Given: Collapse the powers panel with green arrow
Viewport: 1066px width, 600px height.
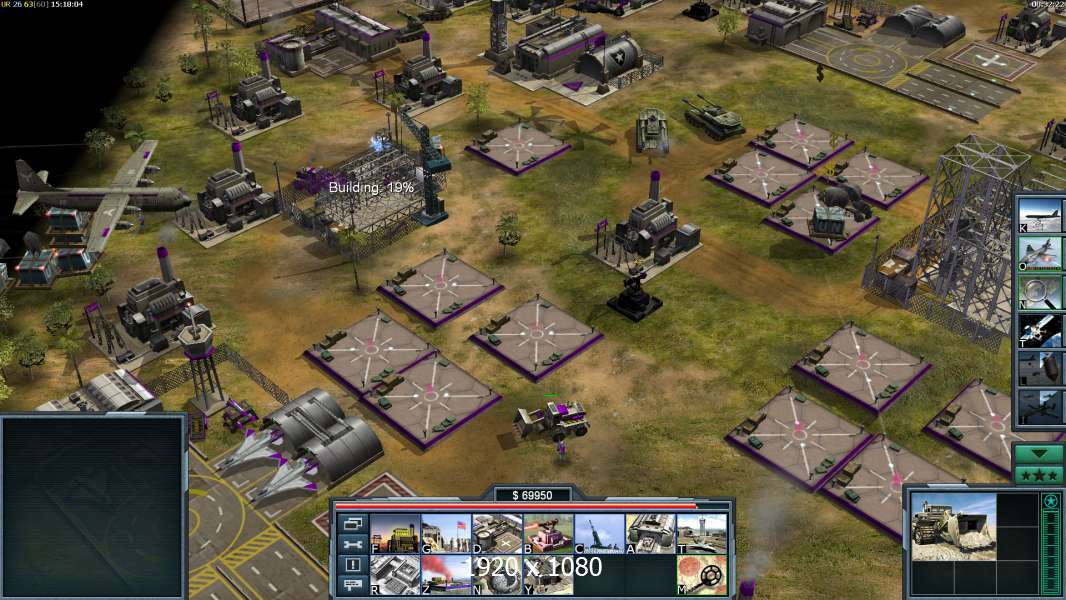Looking at the screenshot, I should pos(1039,453).
